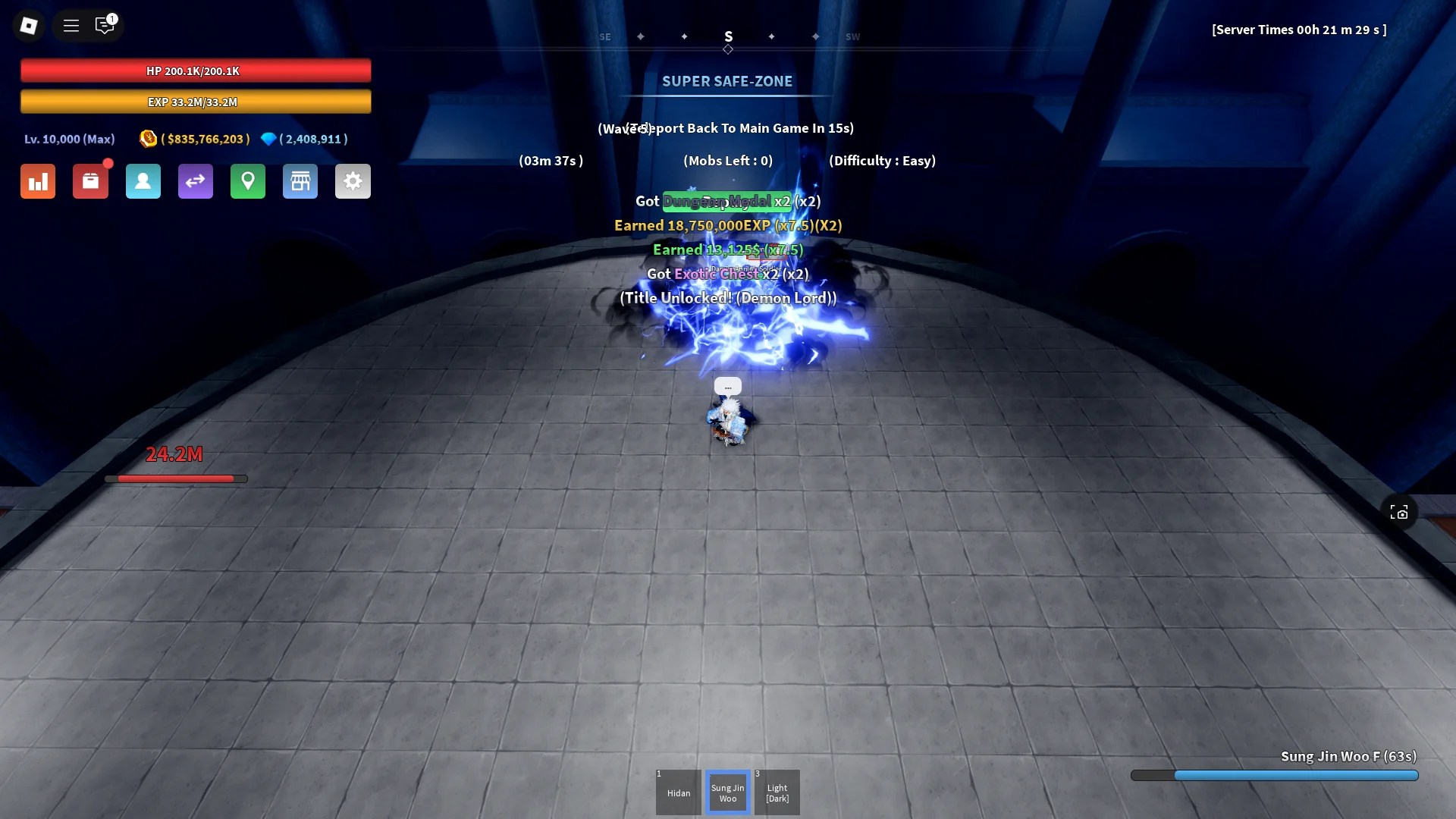Open the map location pin
This screenshot has width=1456, height=819.
click(x=248, y=181)
